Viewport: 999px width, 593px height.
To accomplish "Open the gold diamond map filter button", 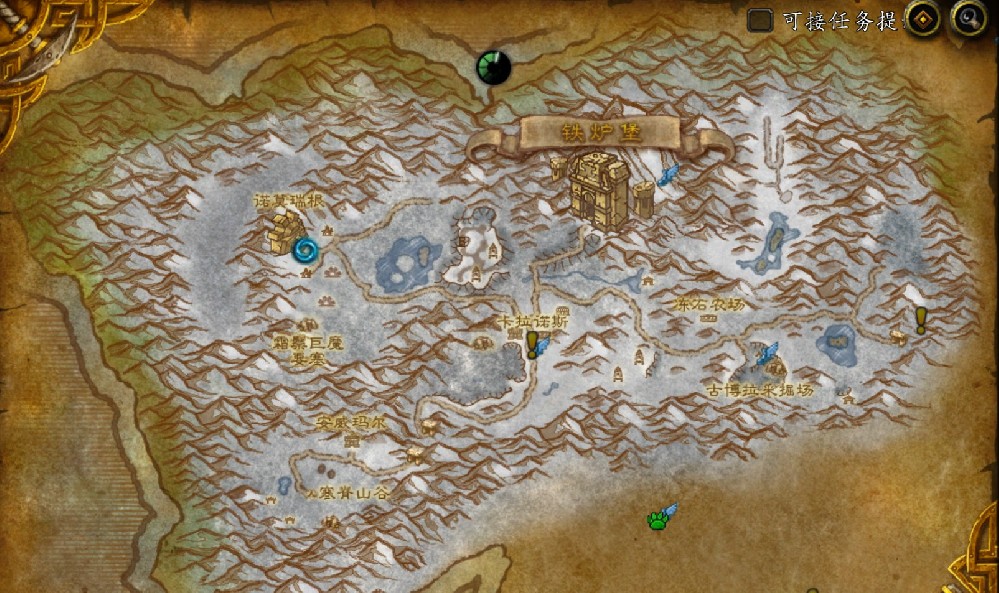I will click(922, 18).
